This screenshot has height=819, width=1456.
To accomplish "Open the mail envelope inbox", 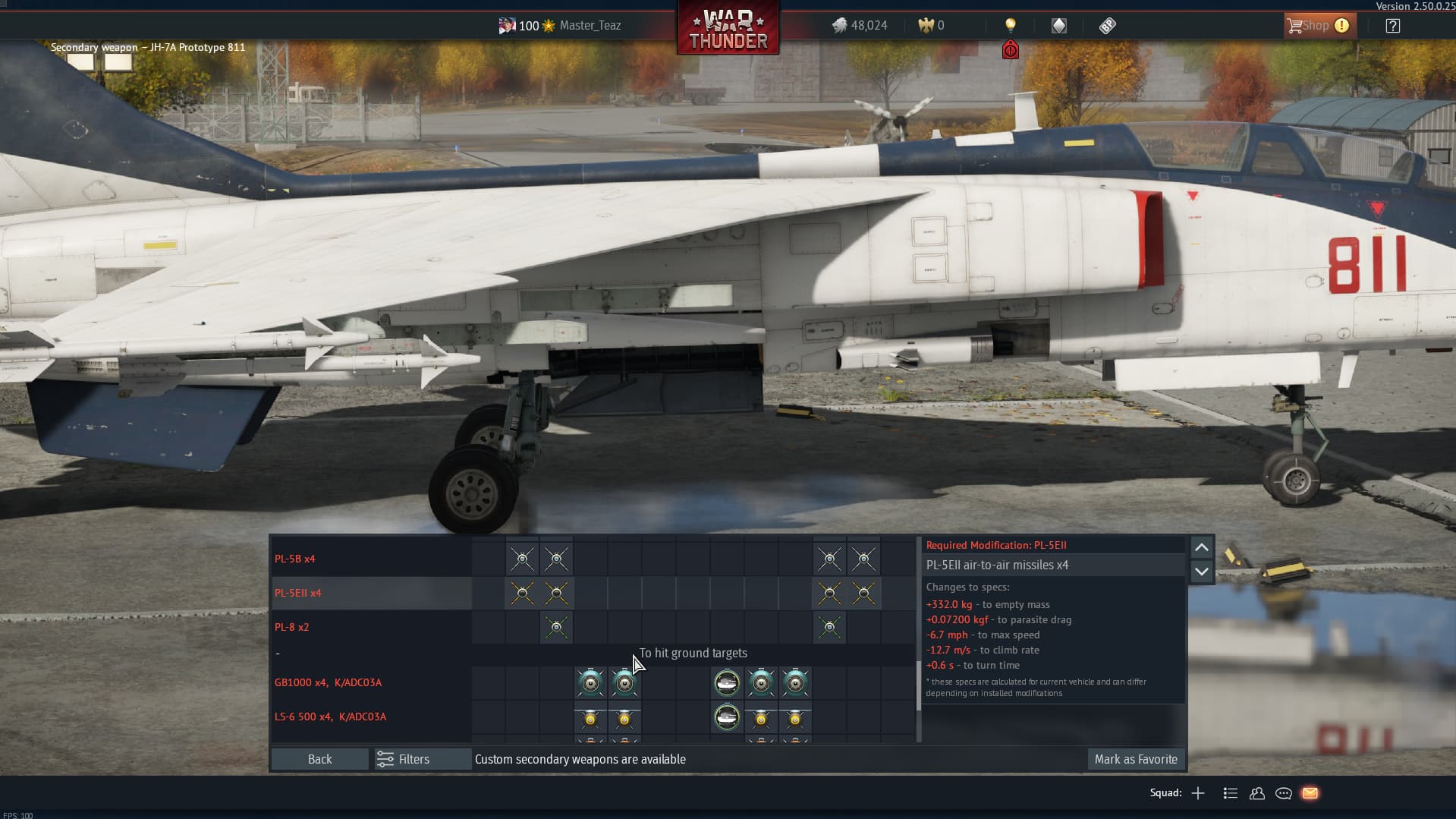I will (1310, 793).
